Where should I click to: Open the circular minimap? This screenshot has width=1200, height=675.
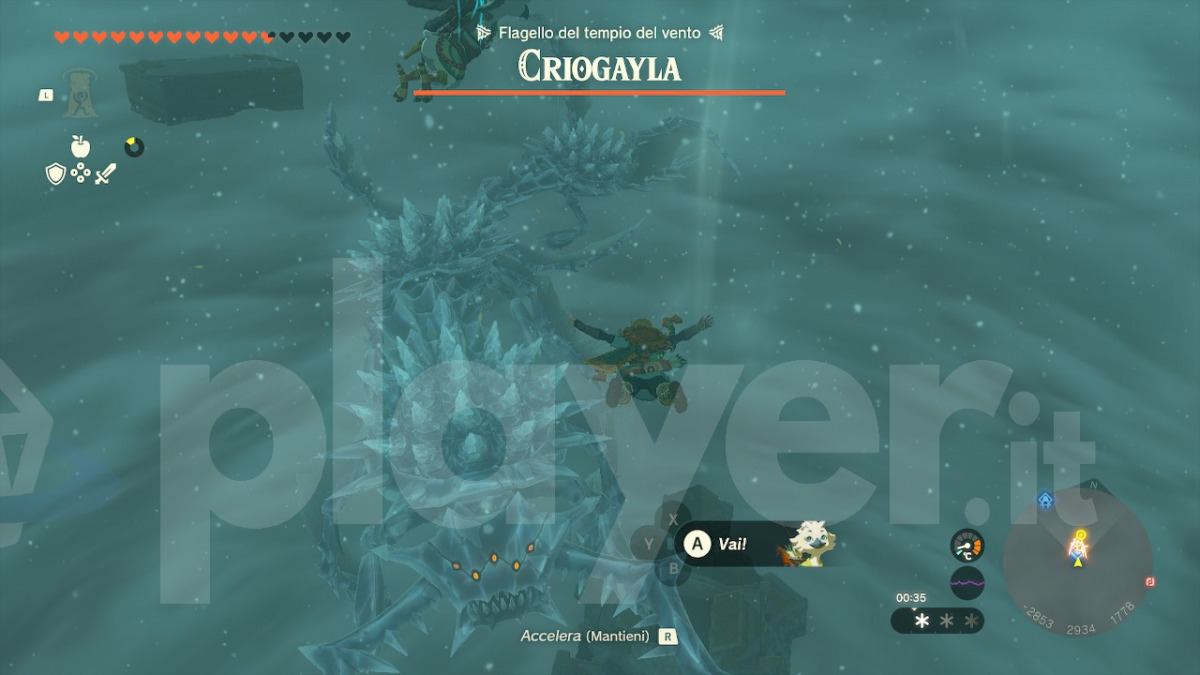click(1078, 562)
